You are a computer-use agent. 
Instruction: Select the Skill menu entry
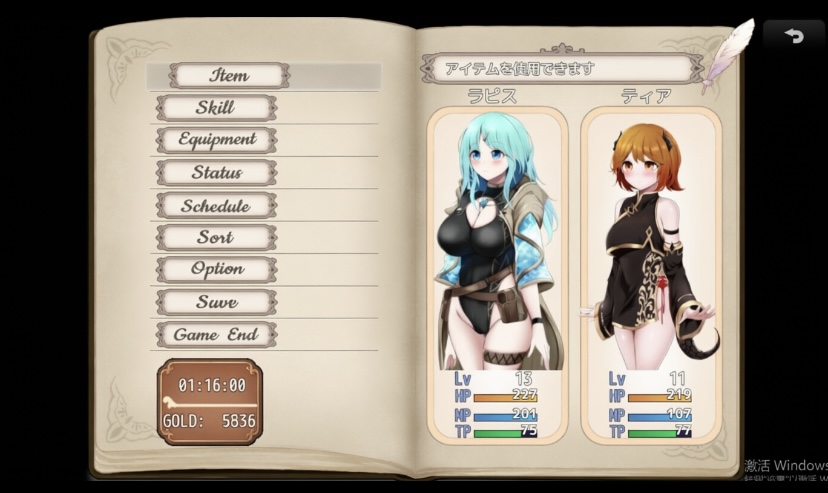[216, 108]
